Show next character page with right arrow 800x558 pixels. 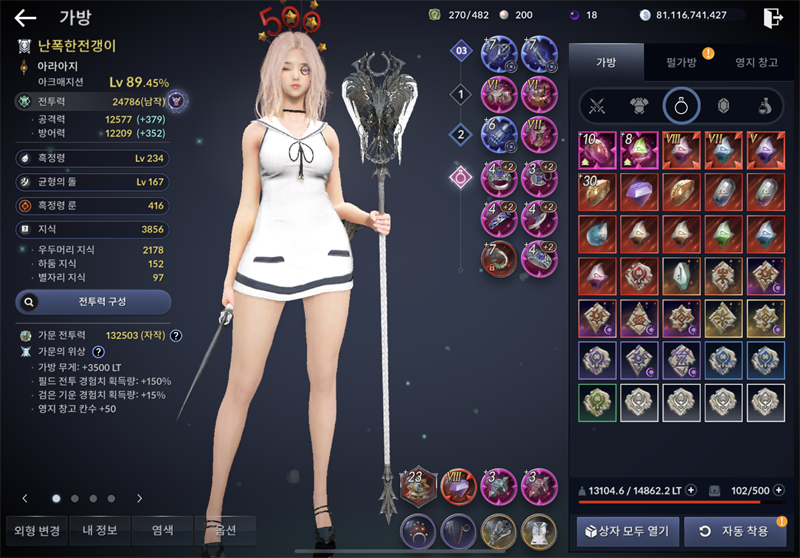click(139, 498)
